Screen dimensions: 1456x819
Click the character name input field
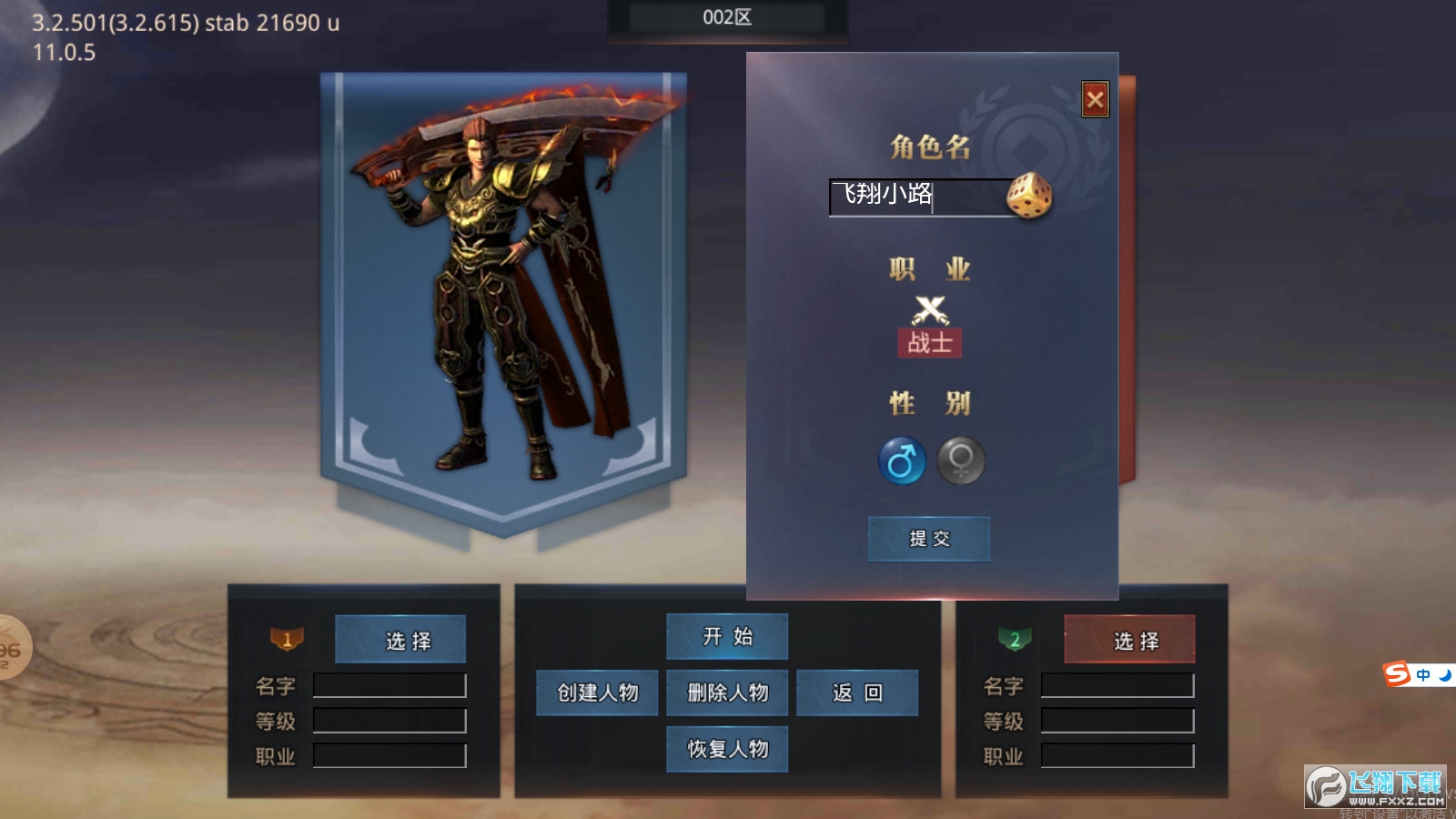(915, 196)
